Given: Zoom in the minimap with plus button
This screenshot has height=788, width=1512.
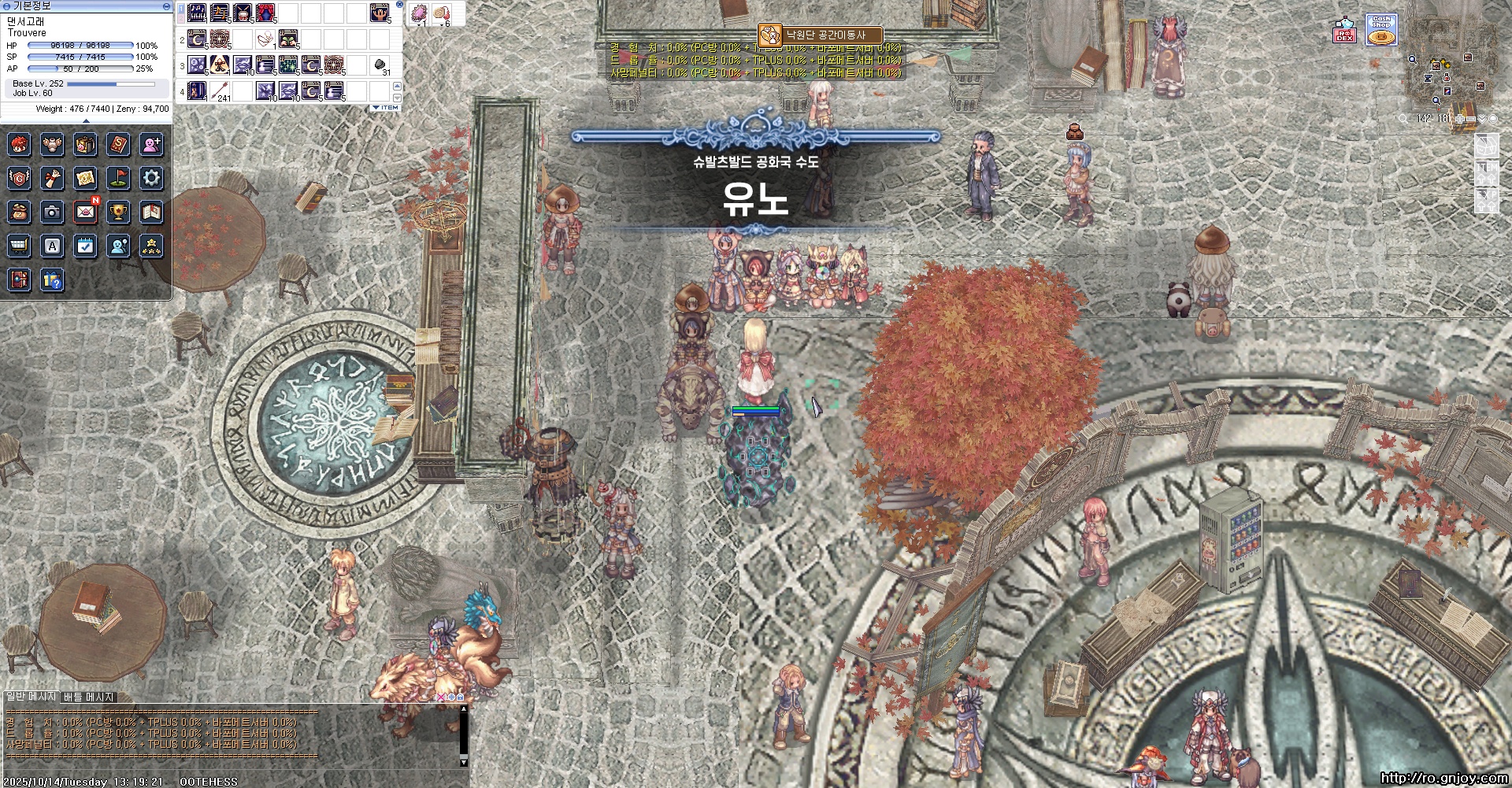Looking at the screenshot, I should pyautogui.click(x=1460, y=119).
